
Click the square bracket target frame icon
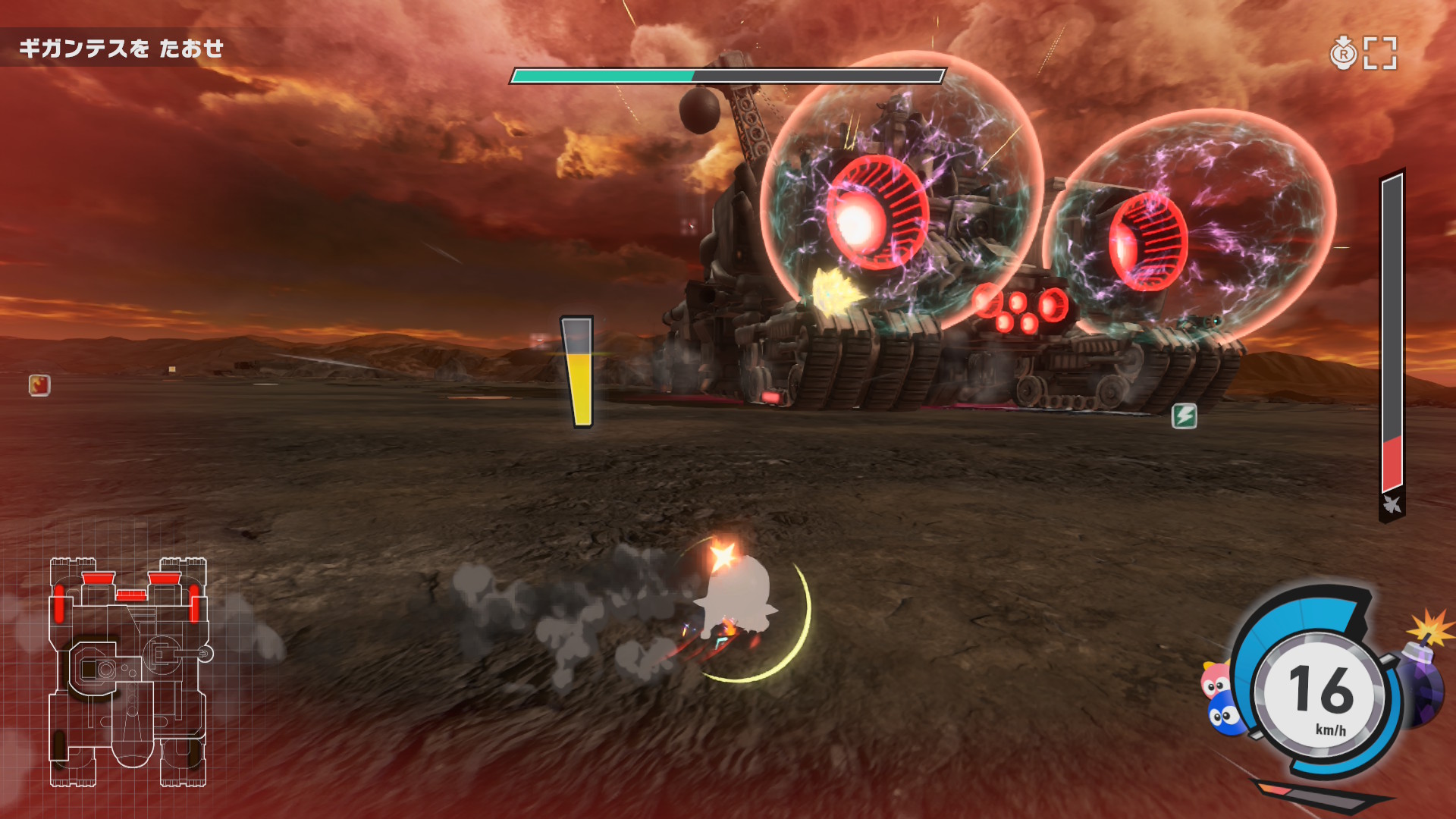[1379, 53]
